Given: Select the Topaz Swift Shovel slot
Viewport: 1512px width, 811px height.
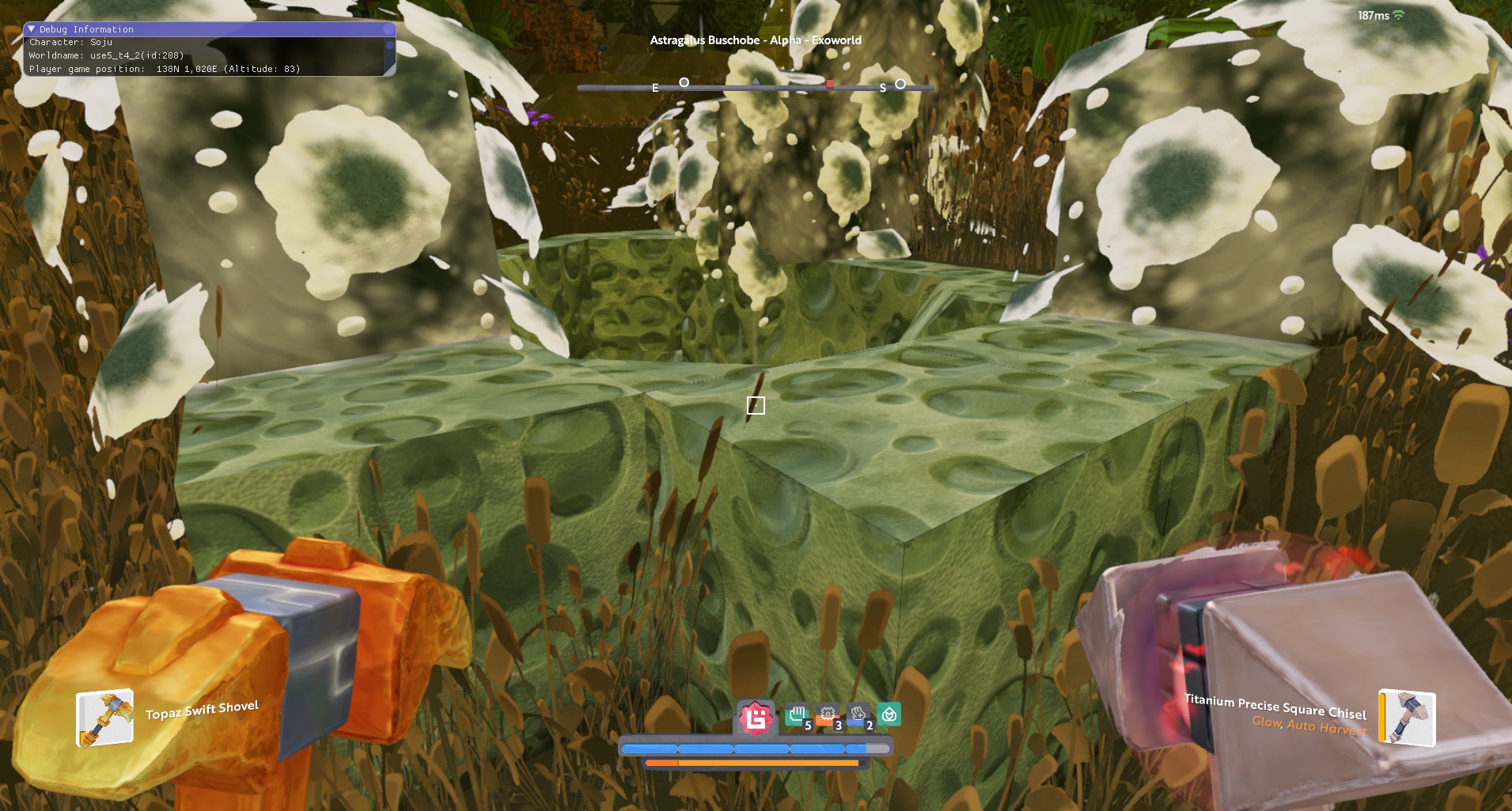Looking at the screenshot, I should (x=104, y=718).
